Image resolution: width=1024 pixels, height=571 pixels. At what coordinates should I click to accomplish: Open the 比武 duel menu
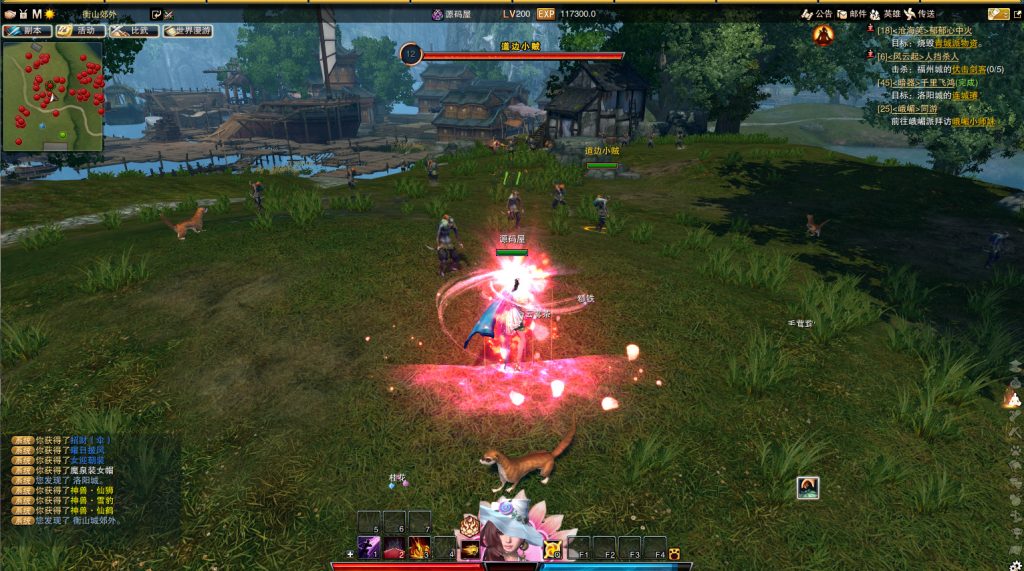pyautogui.click(x=134, y=31)
